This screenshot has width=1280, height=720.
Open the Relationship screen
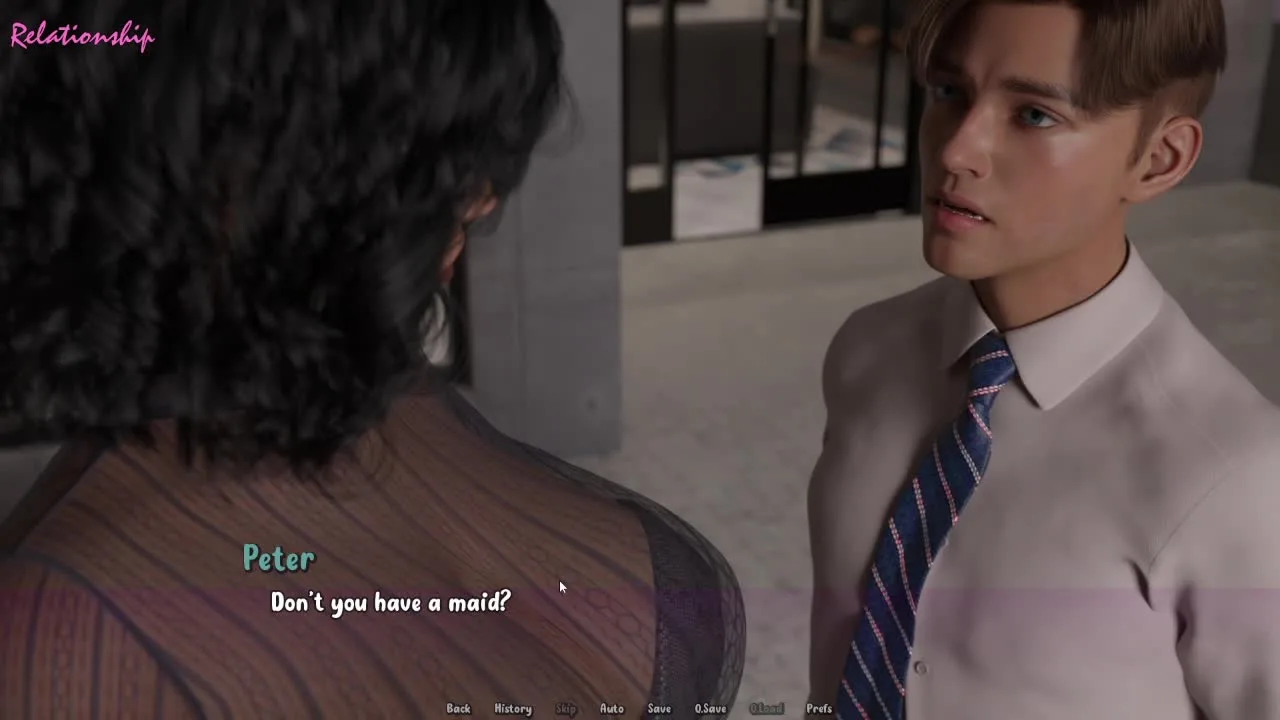[x=82, y=37]
